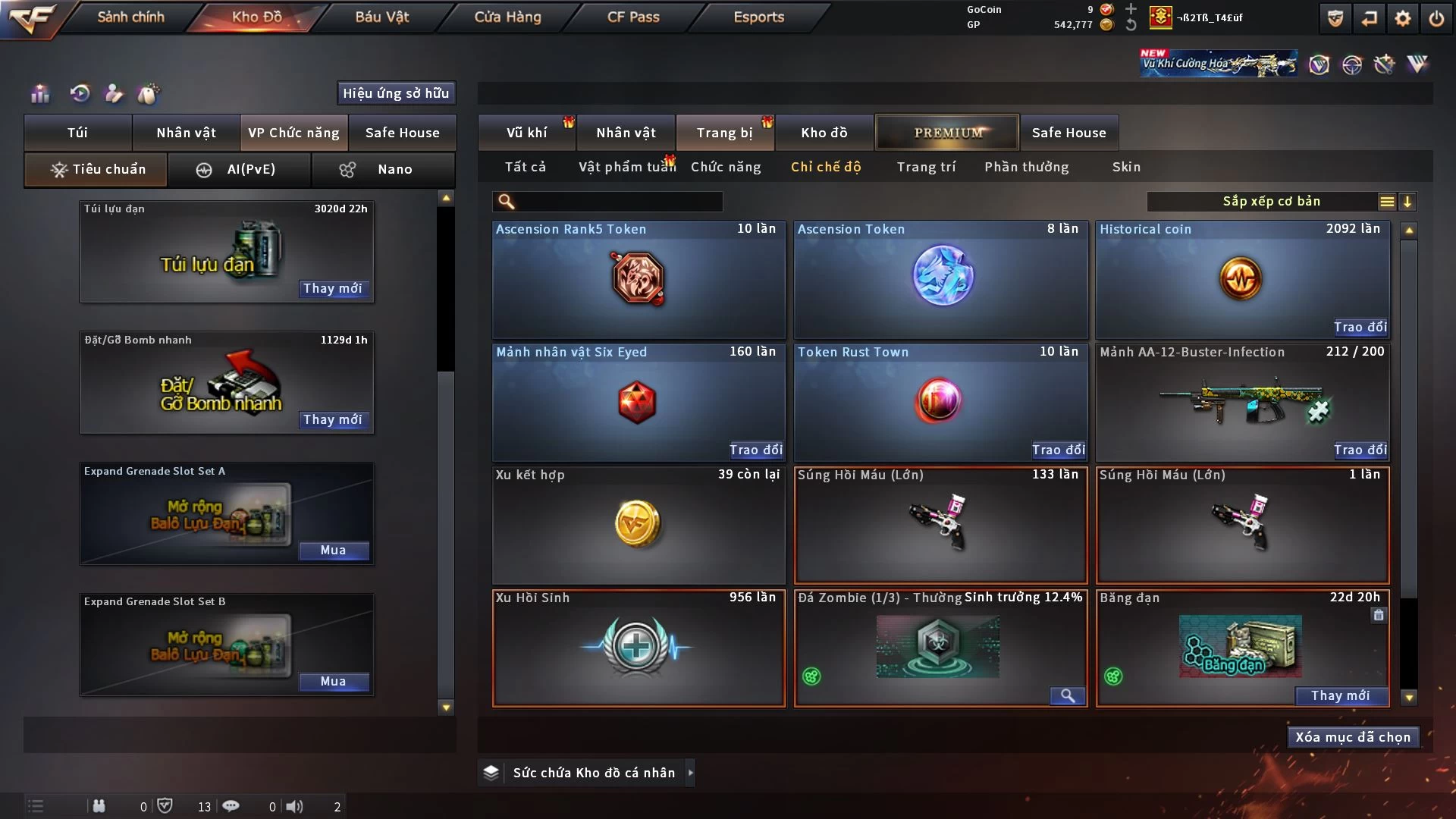Switch to the Nano mode tab
The image size is (1456, 819).
tap(384, 169)
